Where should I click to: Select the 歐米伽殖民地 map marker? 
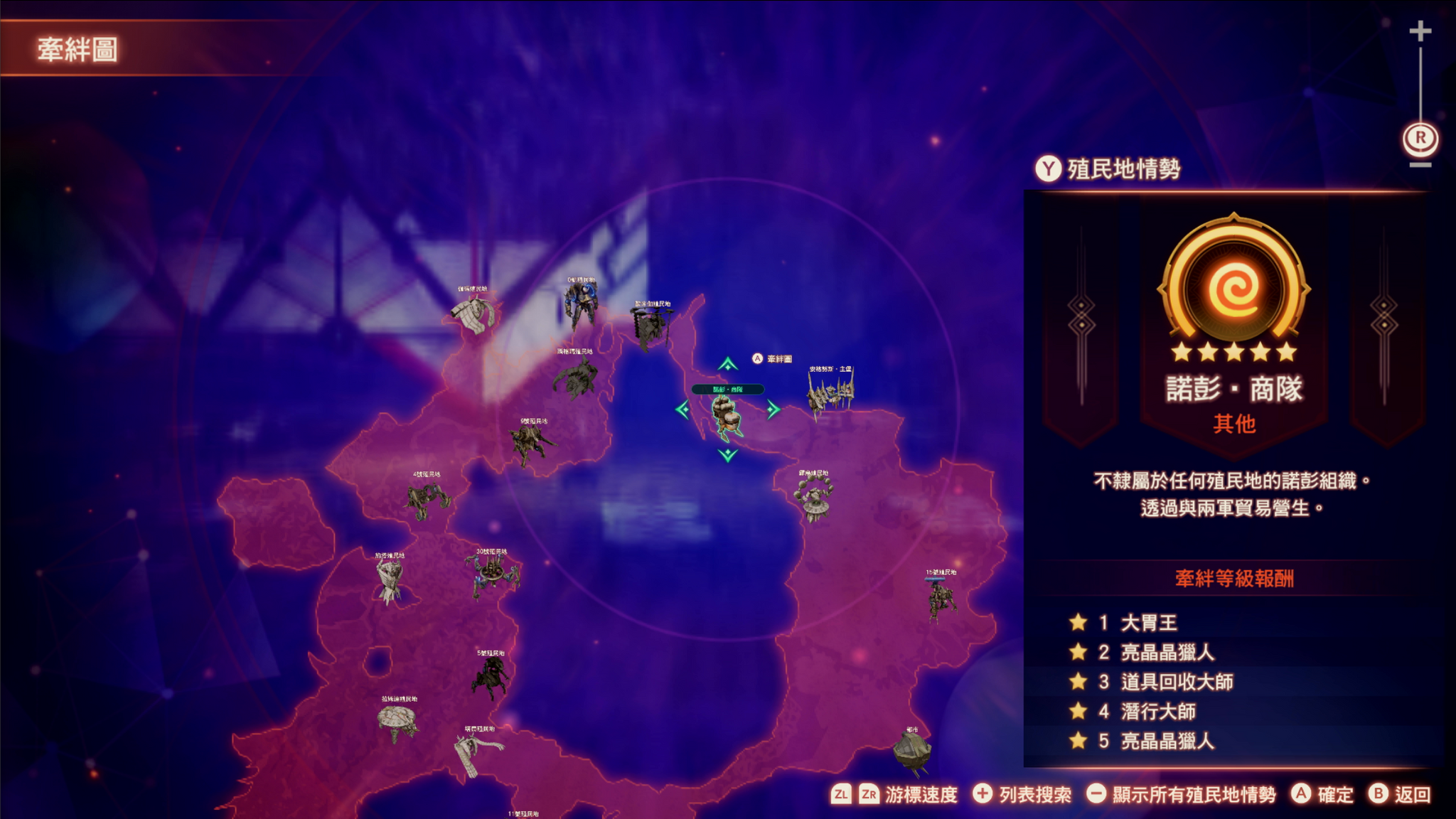(x=650, y=328)
